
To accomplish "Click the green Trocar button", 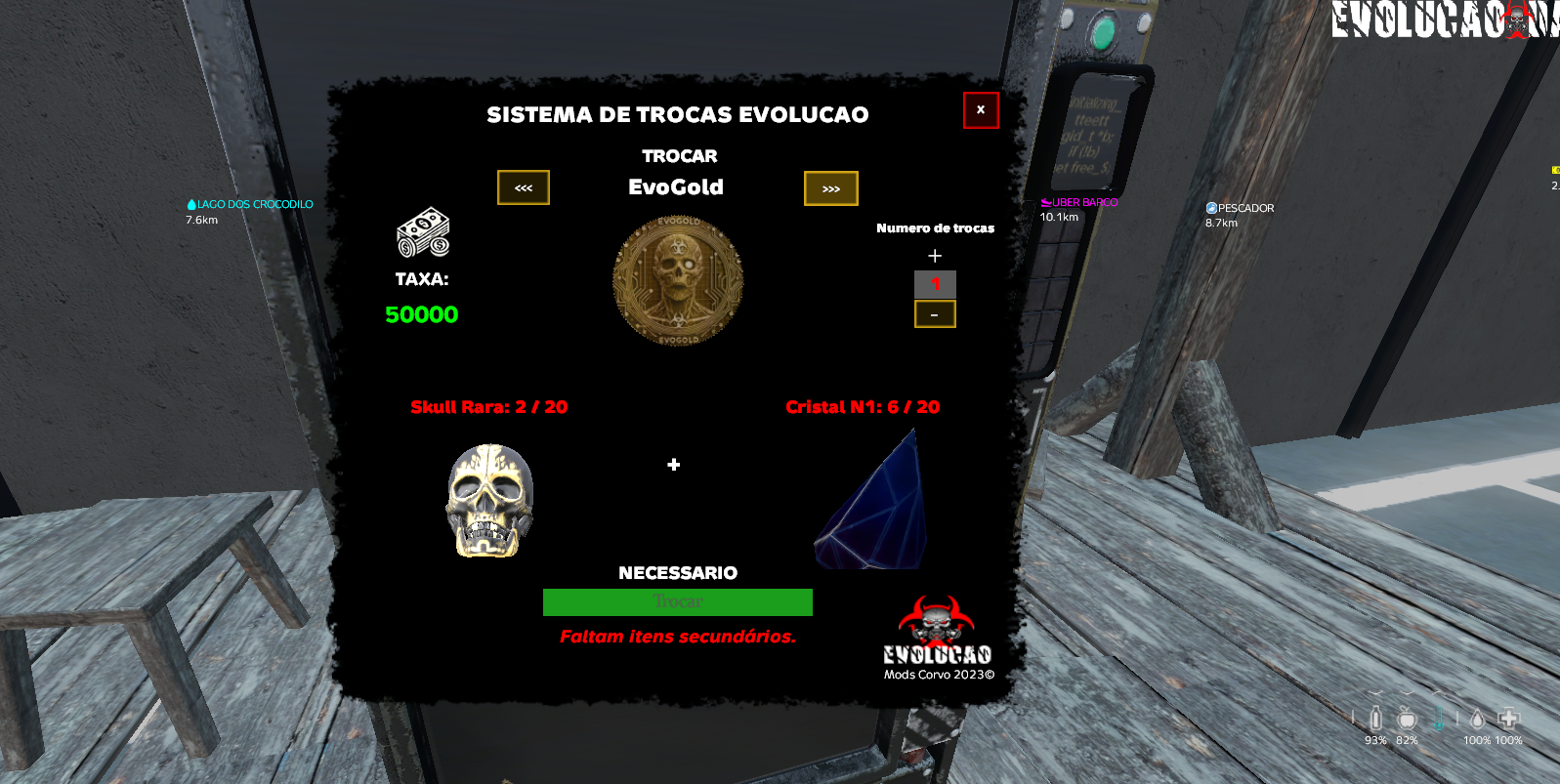I will click(x=677, y=601).
